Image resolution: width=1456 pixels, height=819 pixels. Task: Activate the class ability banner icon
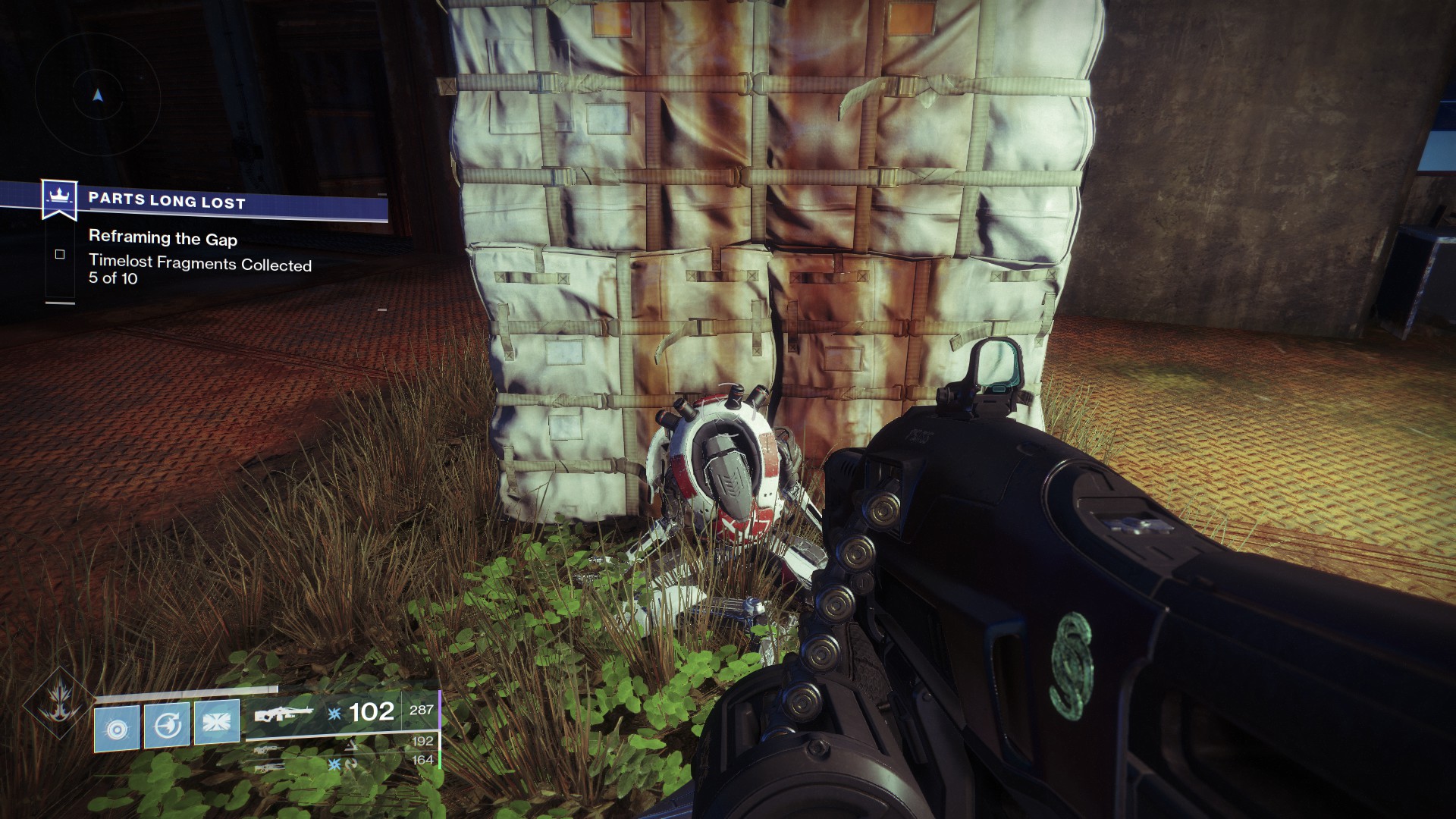[x=217, y=720]
